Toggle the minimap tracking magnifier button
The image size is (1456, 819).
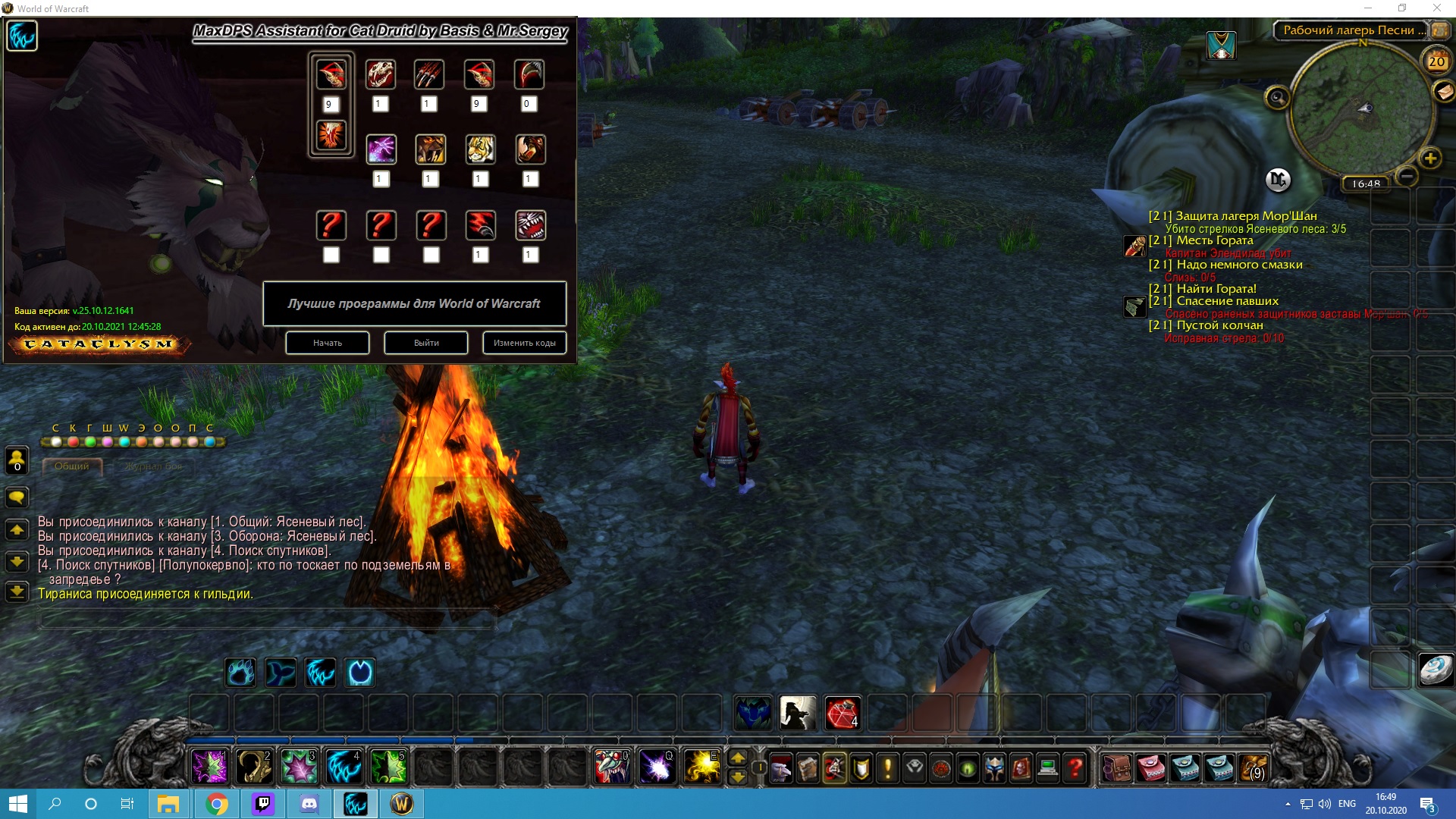pyautogui.click(x=1277, y=97)
